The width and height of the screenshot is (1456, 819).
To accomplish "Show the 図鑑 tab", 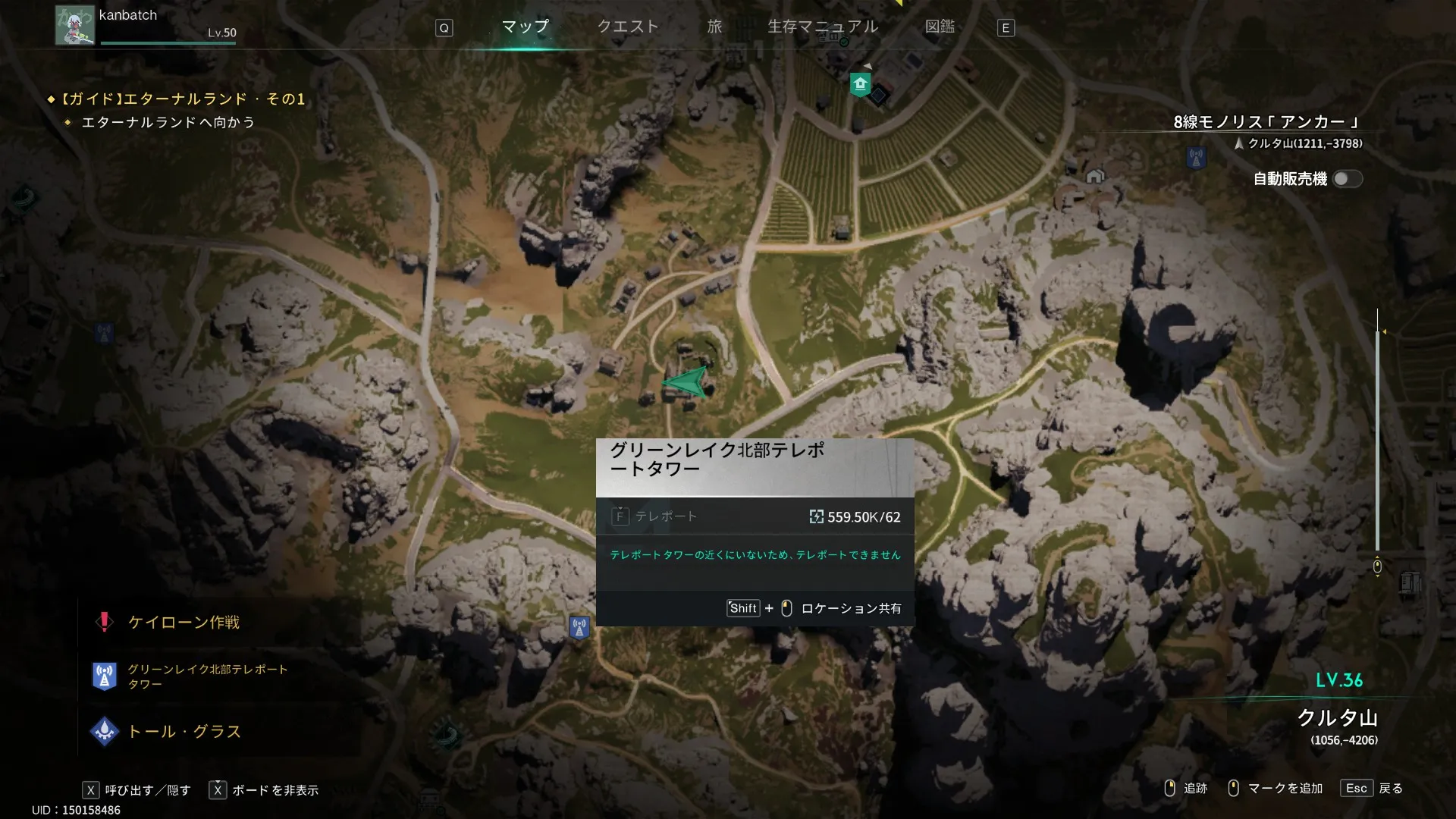I will tap(940, 27).
